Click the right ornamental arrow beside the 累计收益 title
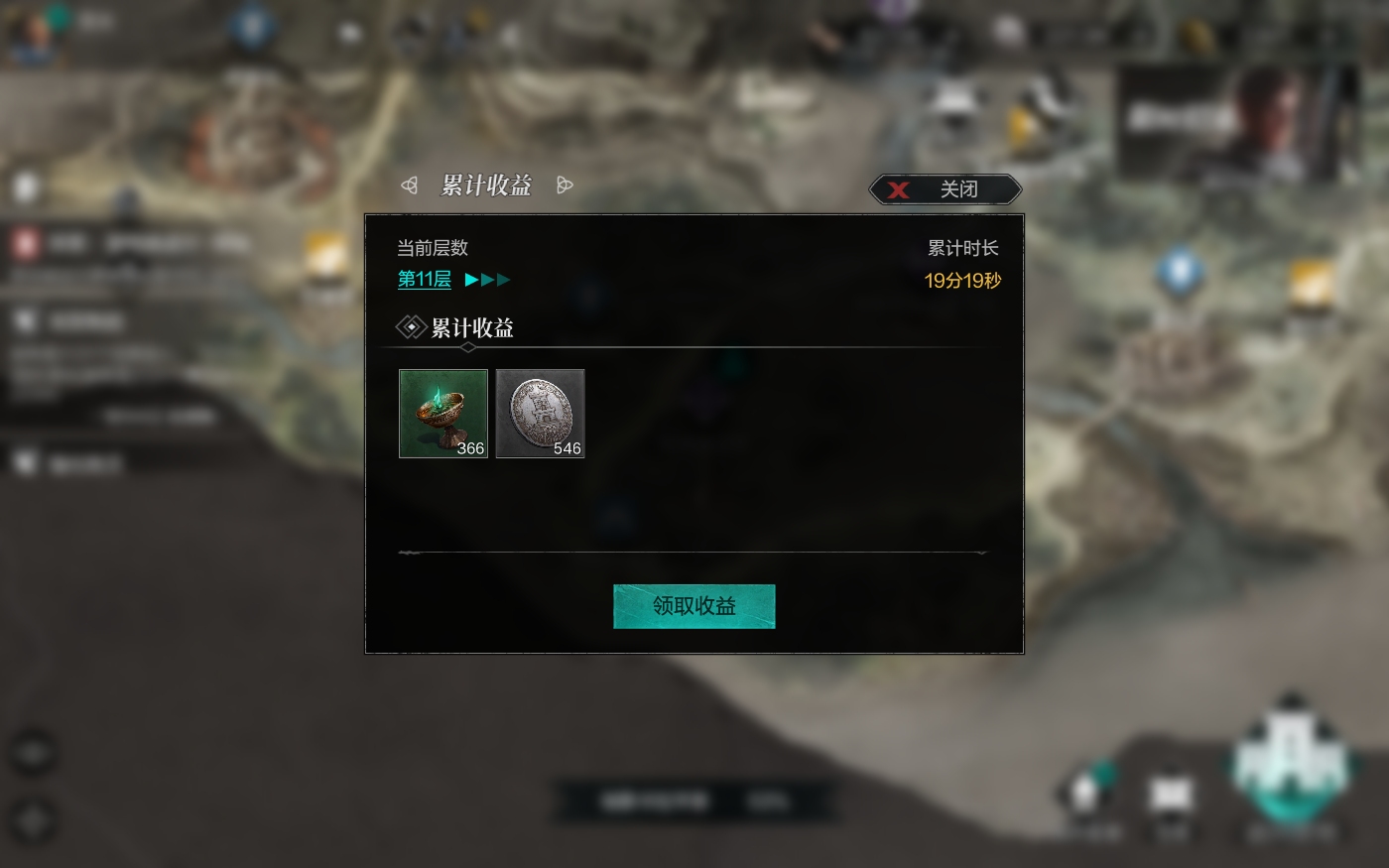This screenshot has height=868, width=1389. pyautogui.click(x=565, y=185)
